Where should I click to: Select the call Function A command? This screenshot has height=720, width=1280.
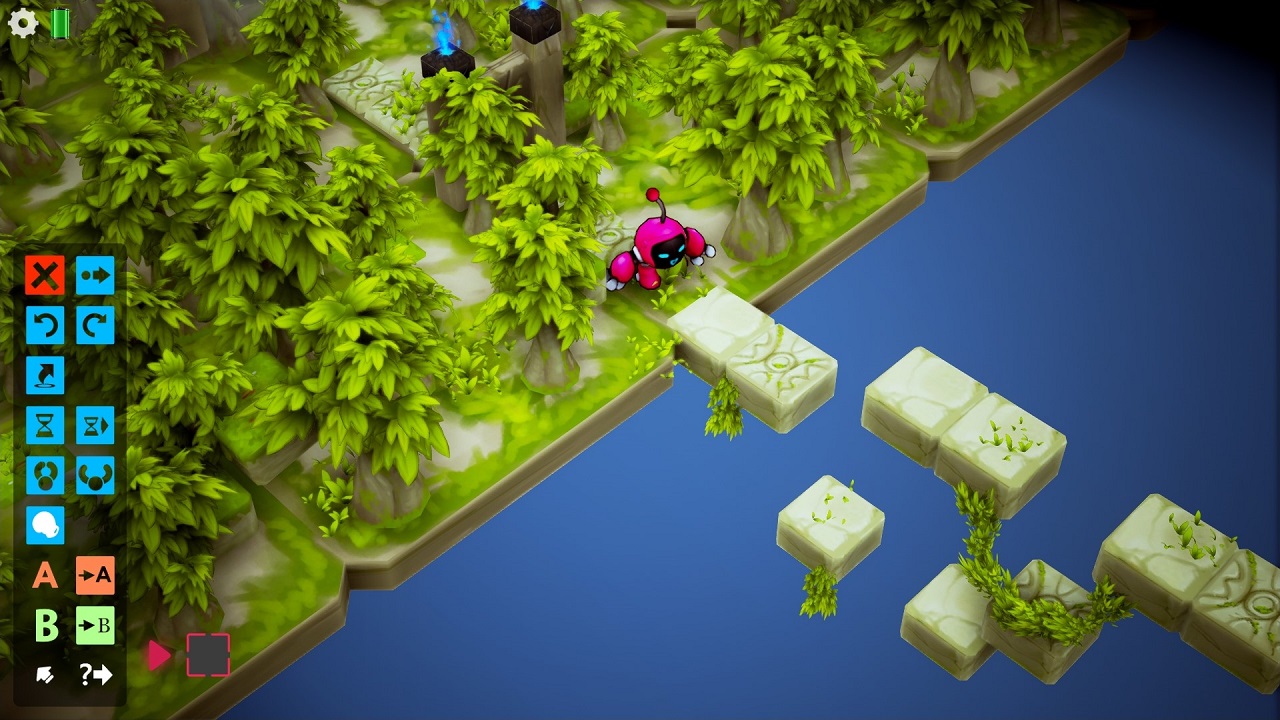95,577
